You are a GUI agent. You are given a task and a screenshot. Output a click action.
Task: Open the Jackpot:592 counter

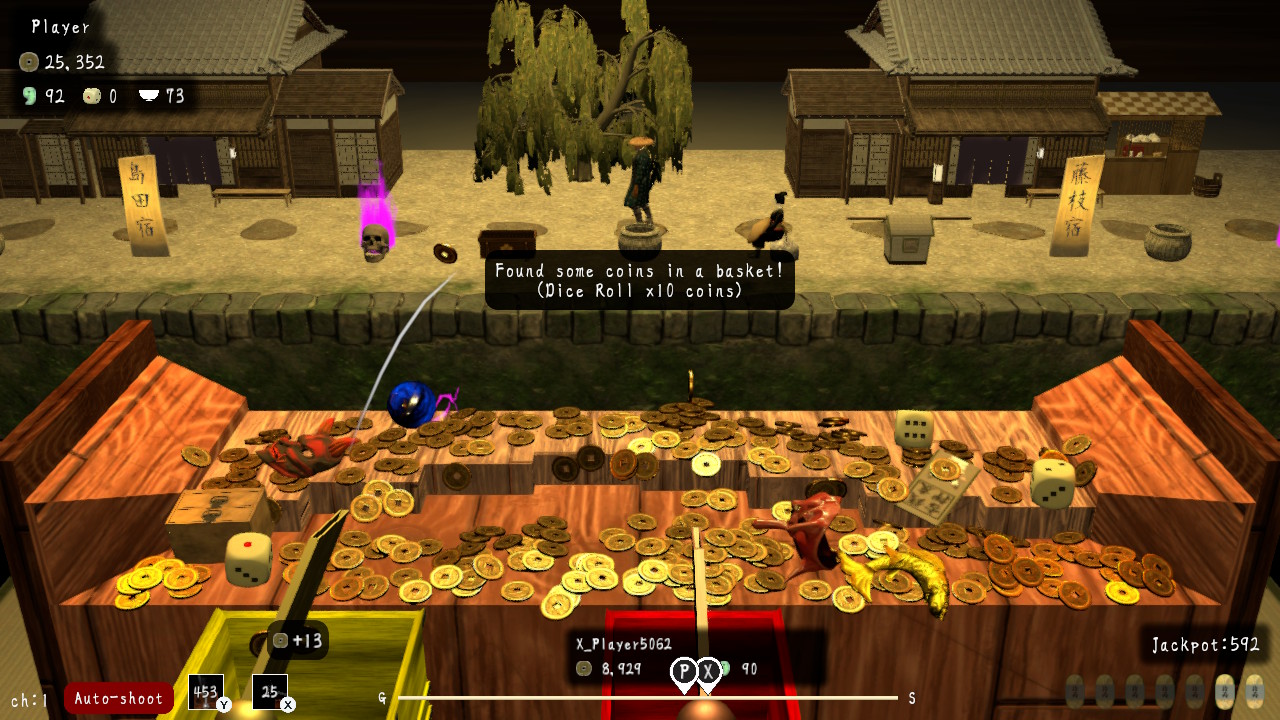(x=1204, y=645)
